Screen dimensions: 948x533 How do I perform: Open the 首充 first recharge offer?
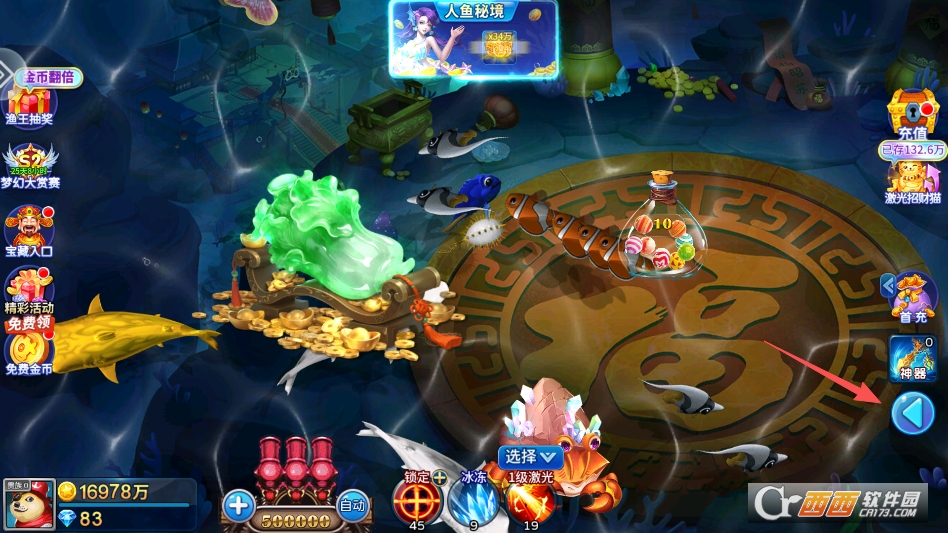click(912, 295)
